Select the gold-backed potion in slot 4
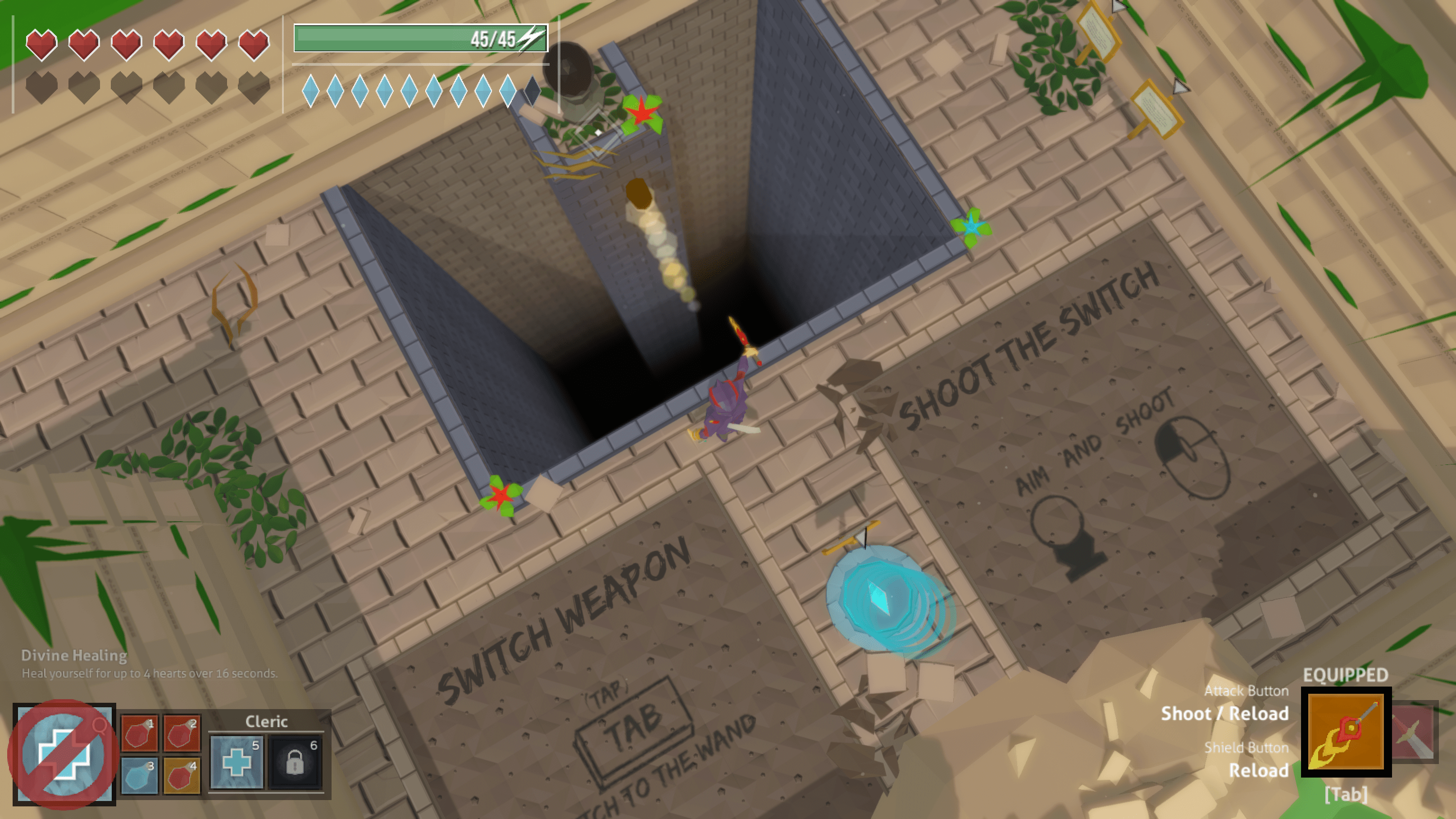This screenshot has height=819, width=1456. tap(182, 775)
